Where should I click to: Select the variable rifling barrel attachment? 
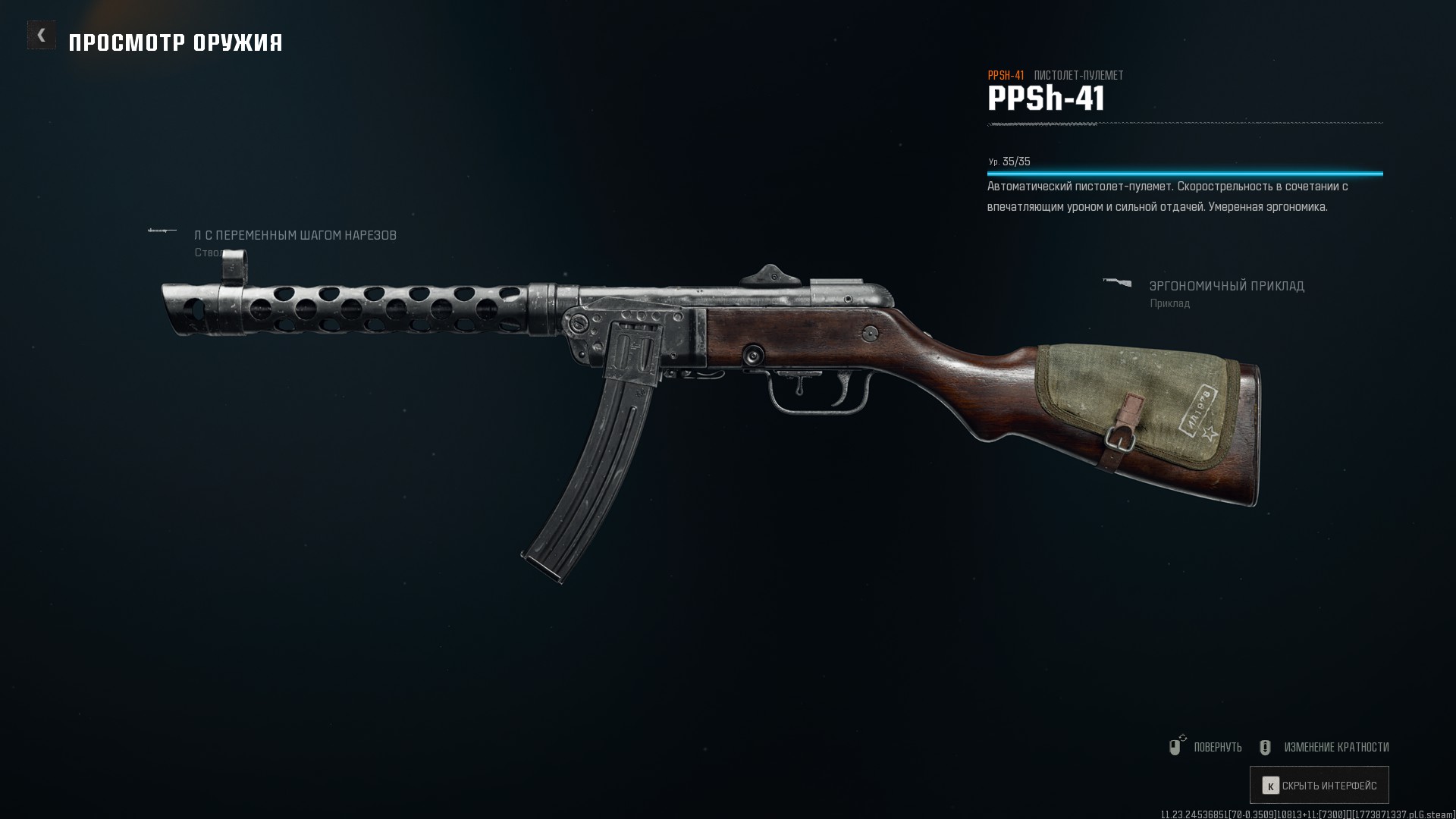[295, 236]
